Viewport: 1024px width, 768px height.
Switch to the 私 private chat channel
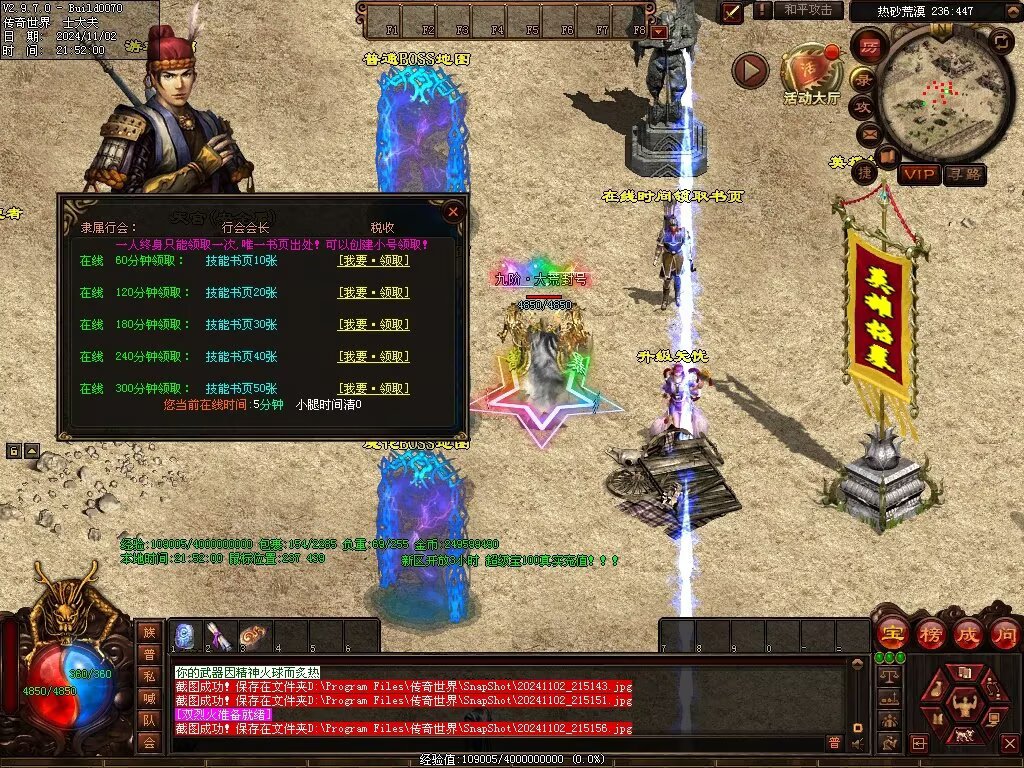coord(149,676)
